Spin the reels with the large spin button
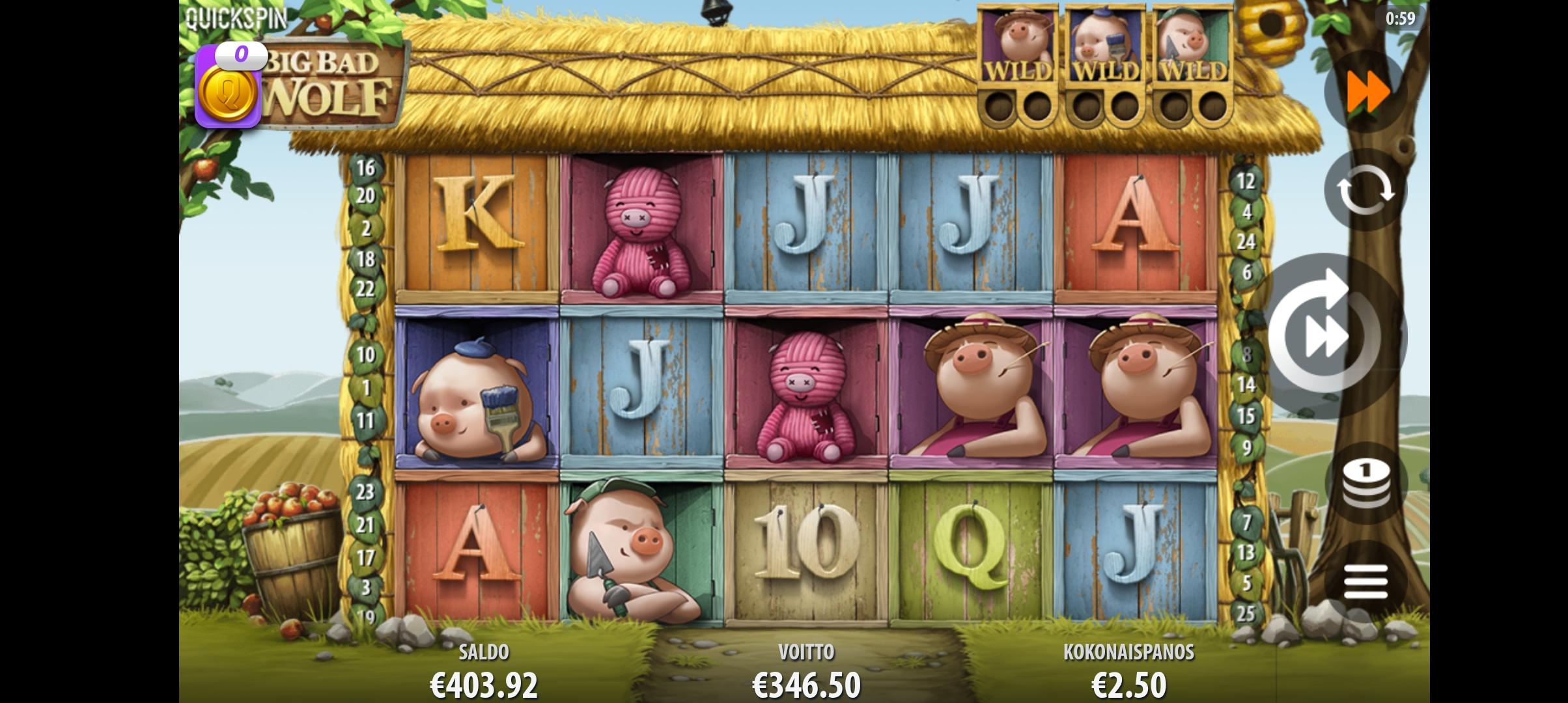This screenshot has width=1568, height=703. coord(1328,335)
